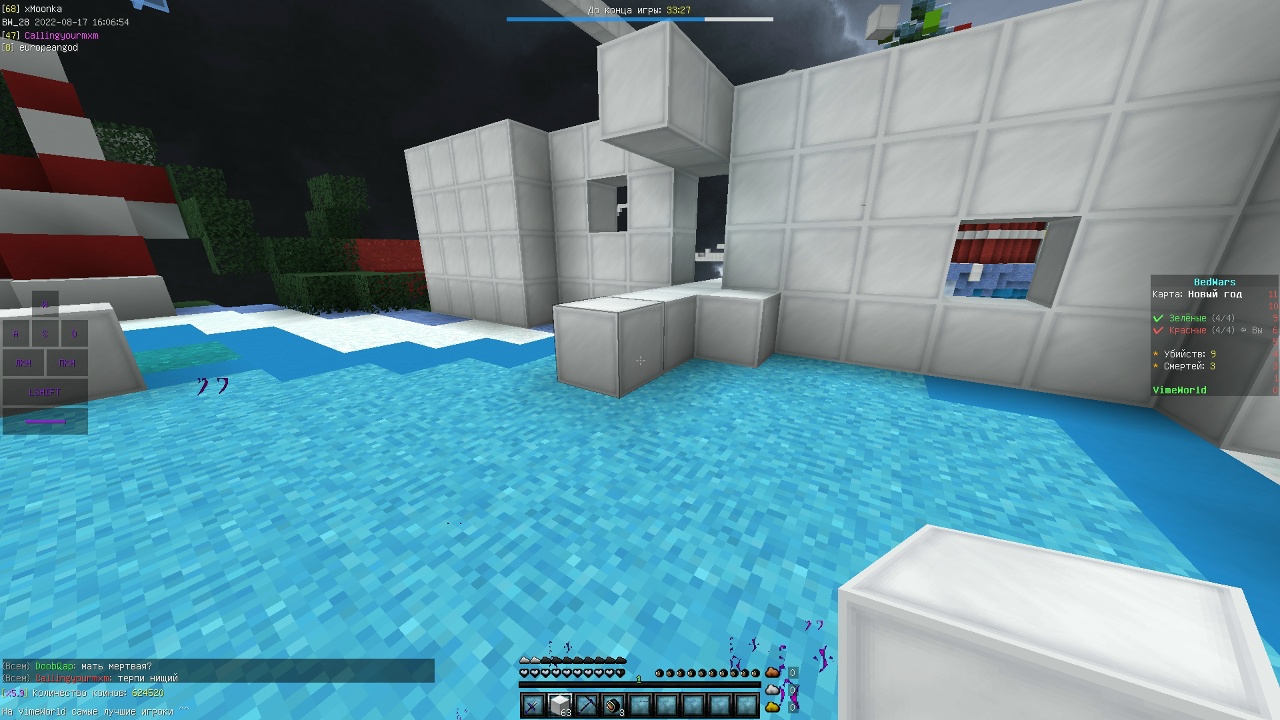Click the BedWars scoreboard title
Viewport: 1280px width, 720px height.
pyautogui.click(x=1215, y=282)
